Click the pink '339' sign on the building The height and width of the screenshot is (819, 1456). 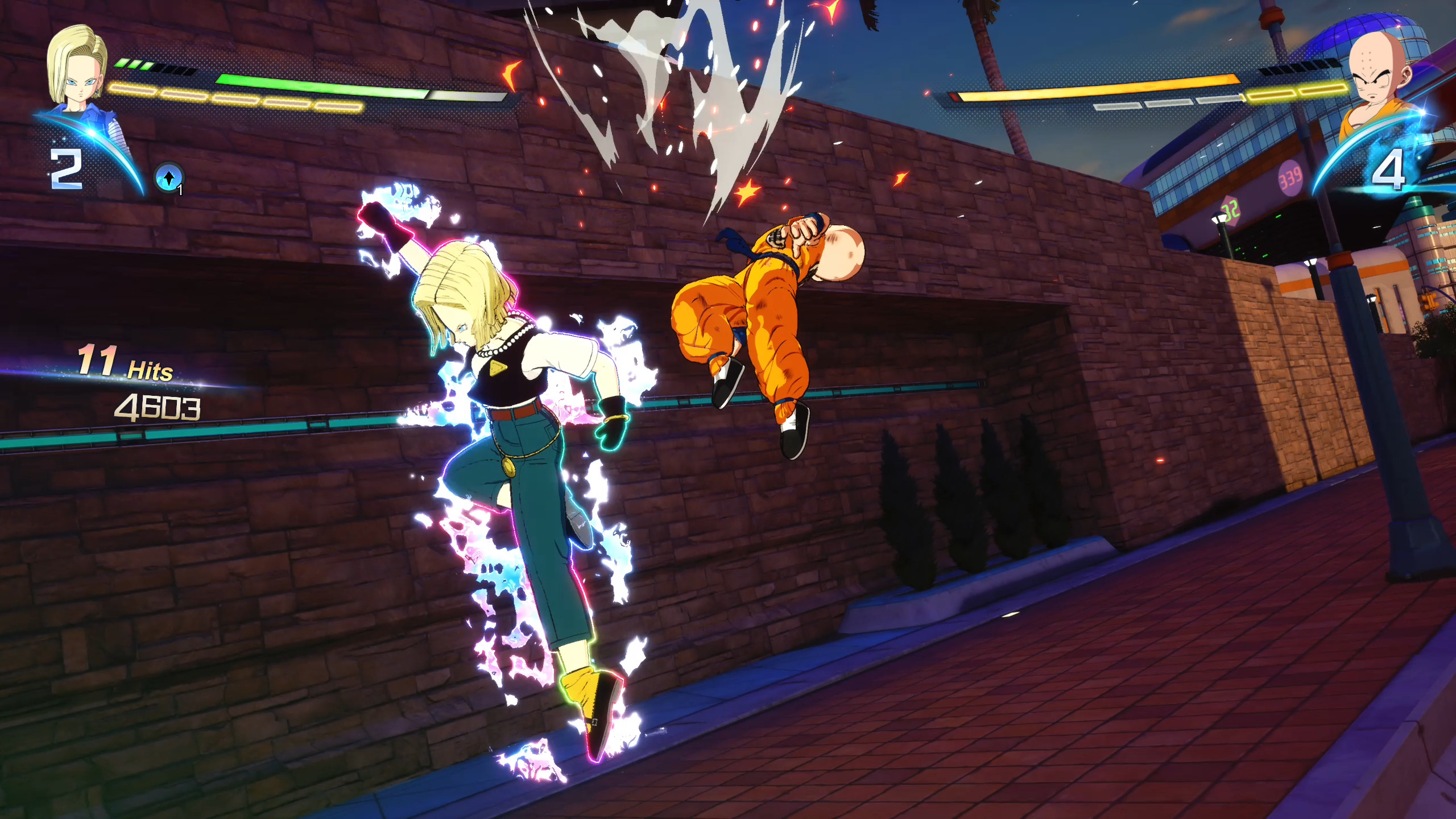coord(1289,179)
